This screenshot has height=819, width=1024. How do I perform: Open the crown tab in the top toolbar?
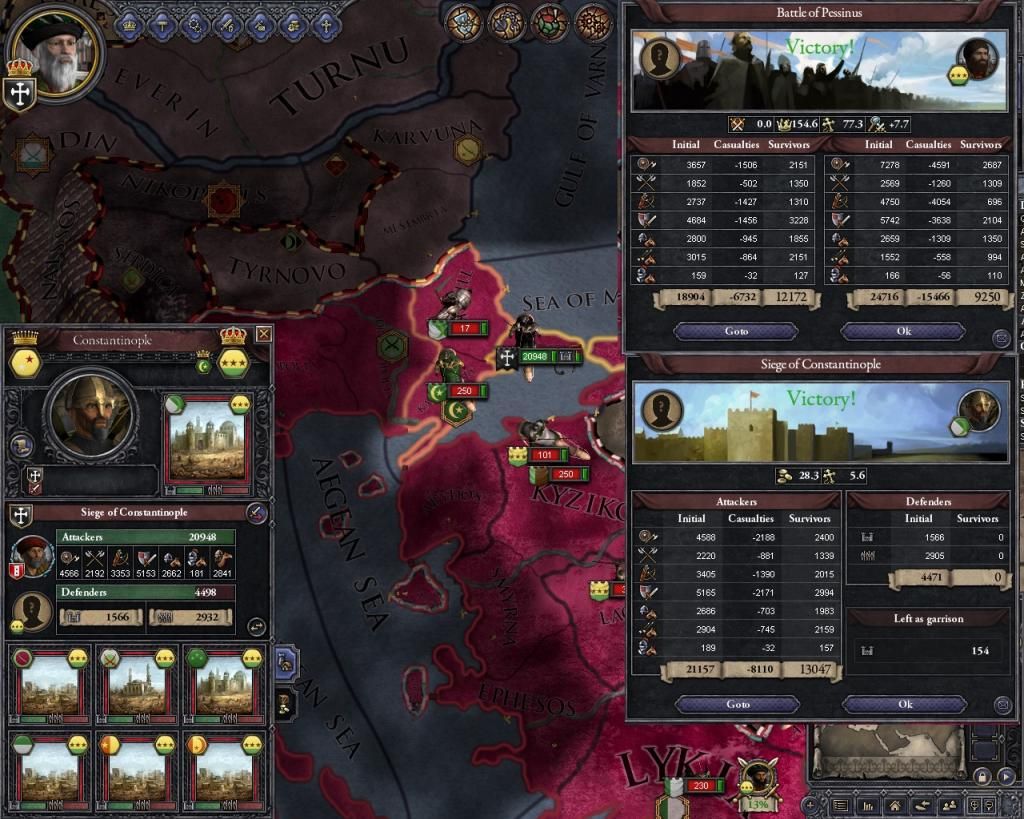coord(130,25)
